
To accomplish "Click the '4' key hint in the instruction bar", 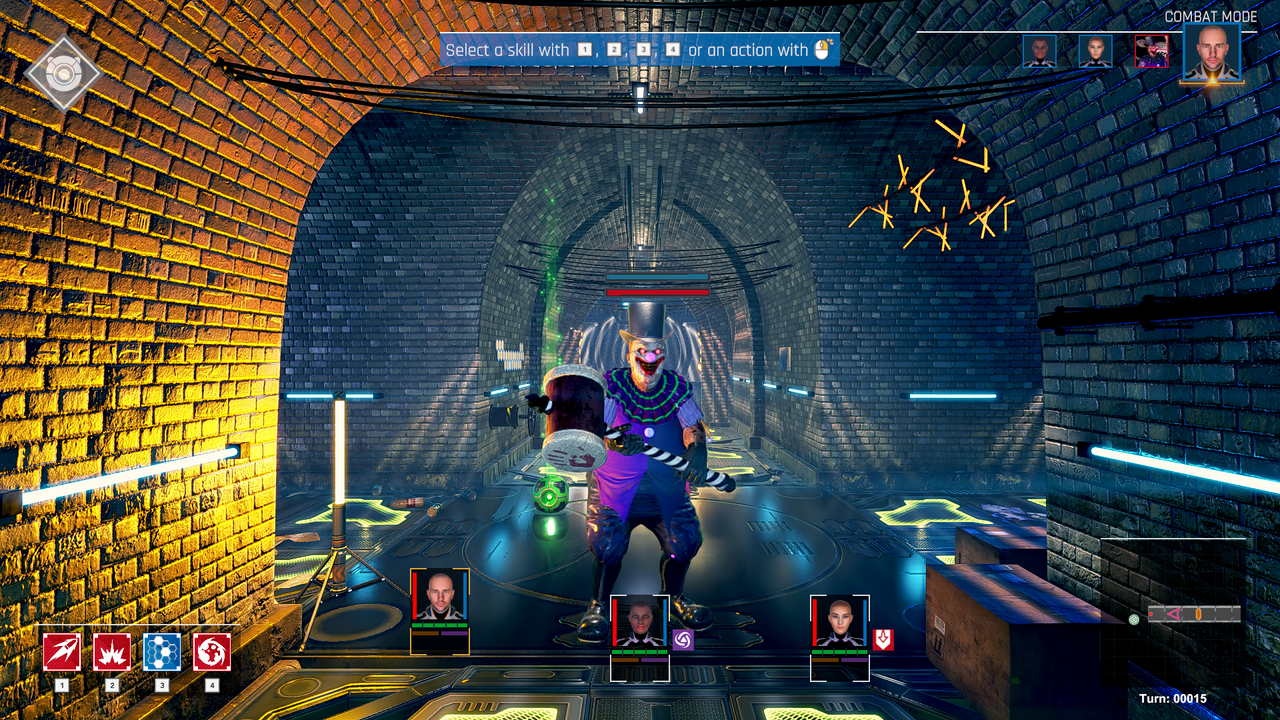I will [673, 50].
